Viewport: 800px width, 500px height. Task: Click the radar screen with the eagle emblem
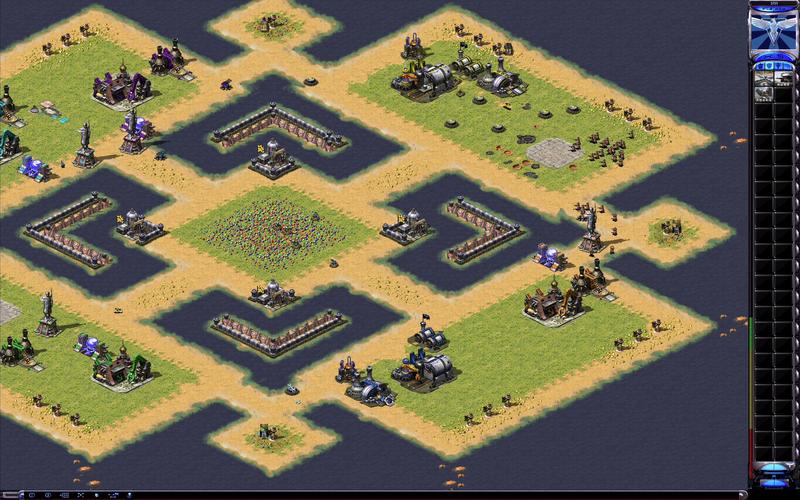pos(774,31)
